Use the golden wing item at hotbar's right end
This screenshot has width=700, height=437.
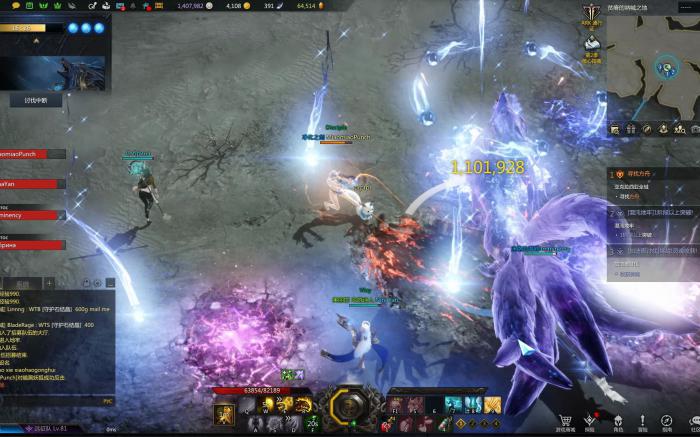(492, 405)
